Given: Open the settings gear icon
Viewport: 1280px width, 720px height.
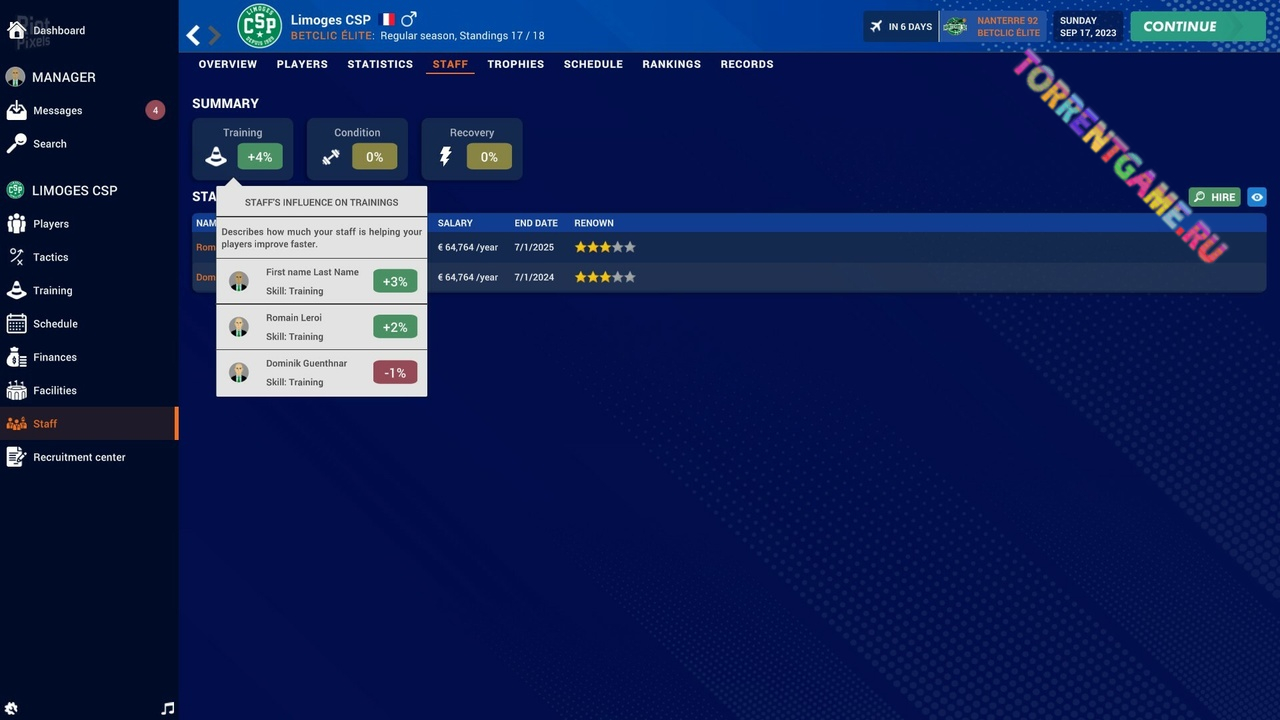Looking at the screenshot, I should click(11, 708).
